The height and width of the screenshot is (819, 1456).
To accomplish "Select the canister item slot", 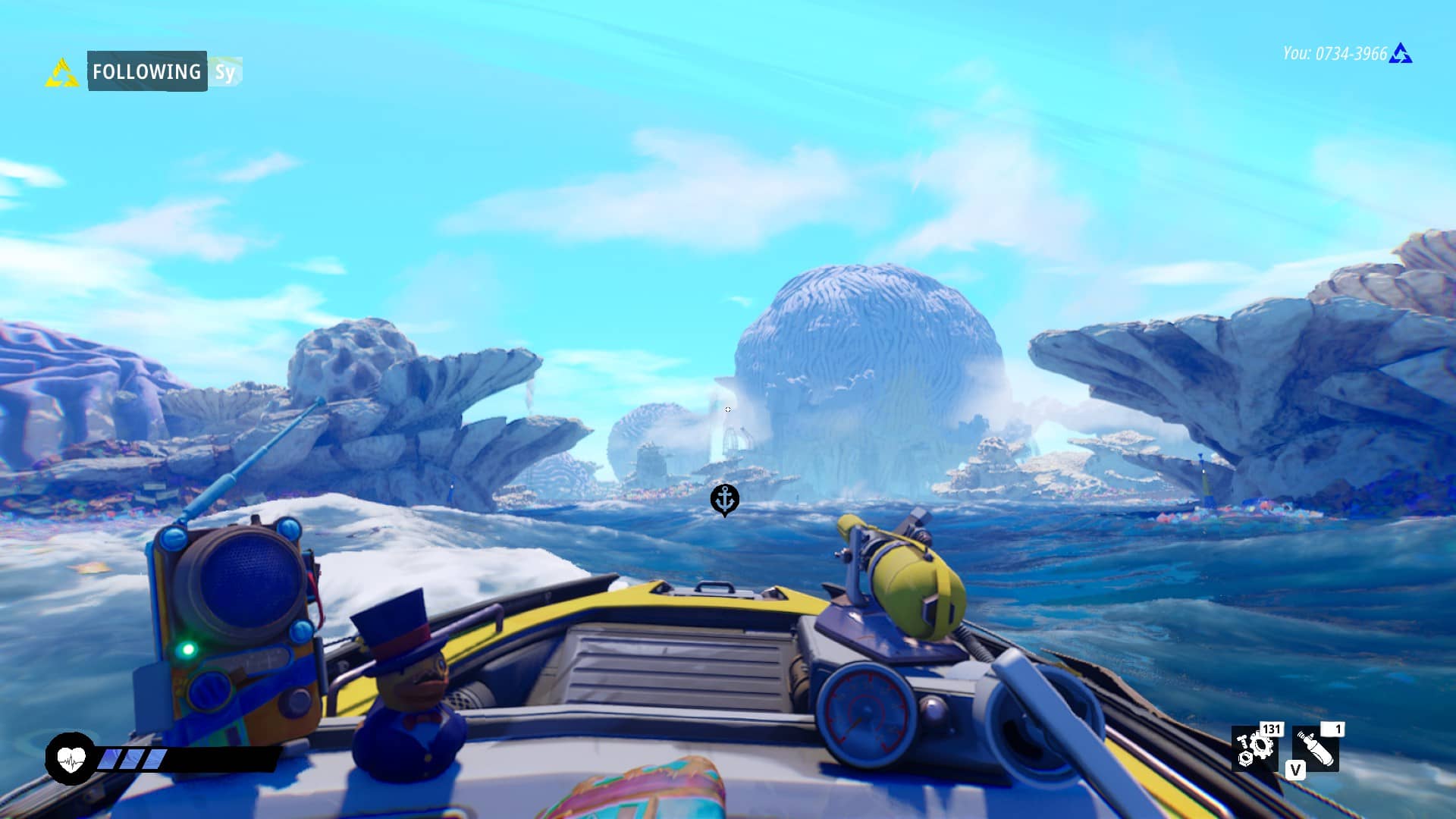I will (1316, 748).
